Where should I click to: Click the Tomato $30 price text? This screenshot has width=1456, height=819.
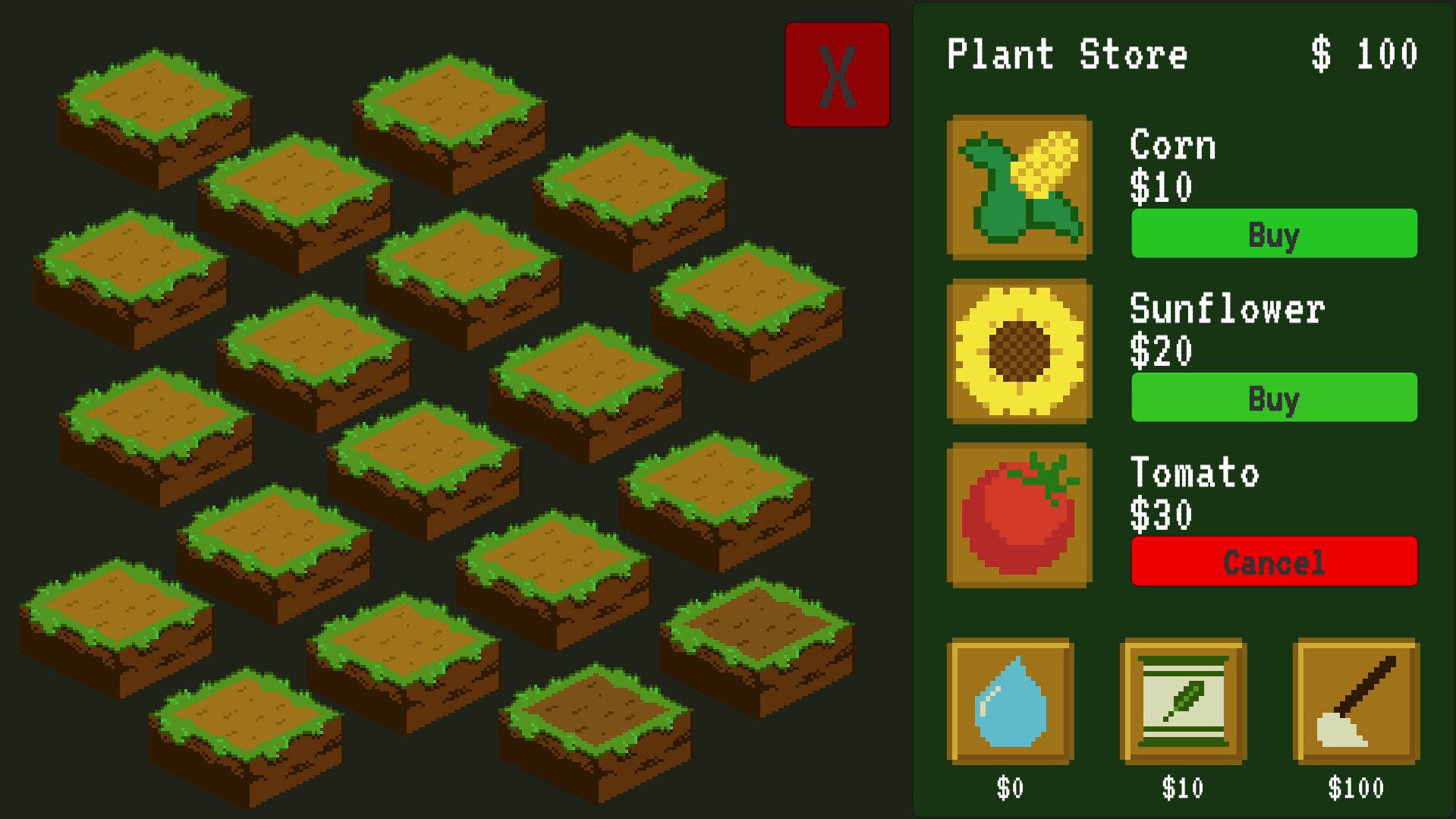click(1159, 513)
